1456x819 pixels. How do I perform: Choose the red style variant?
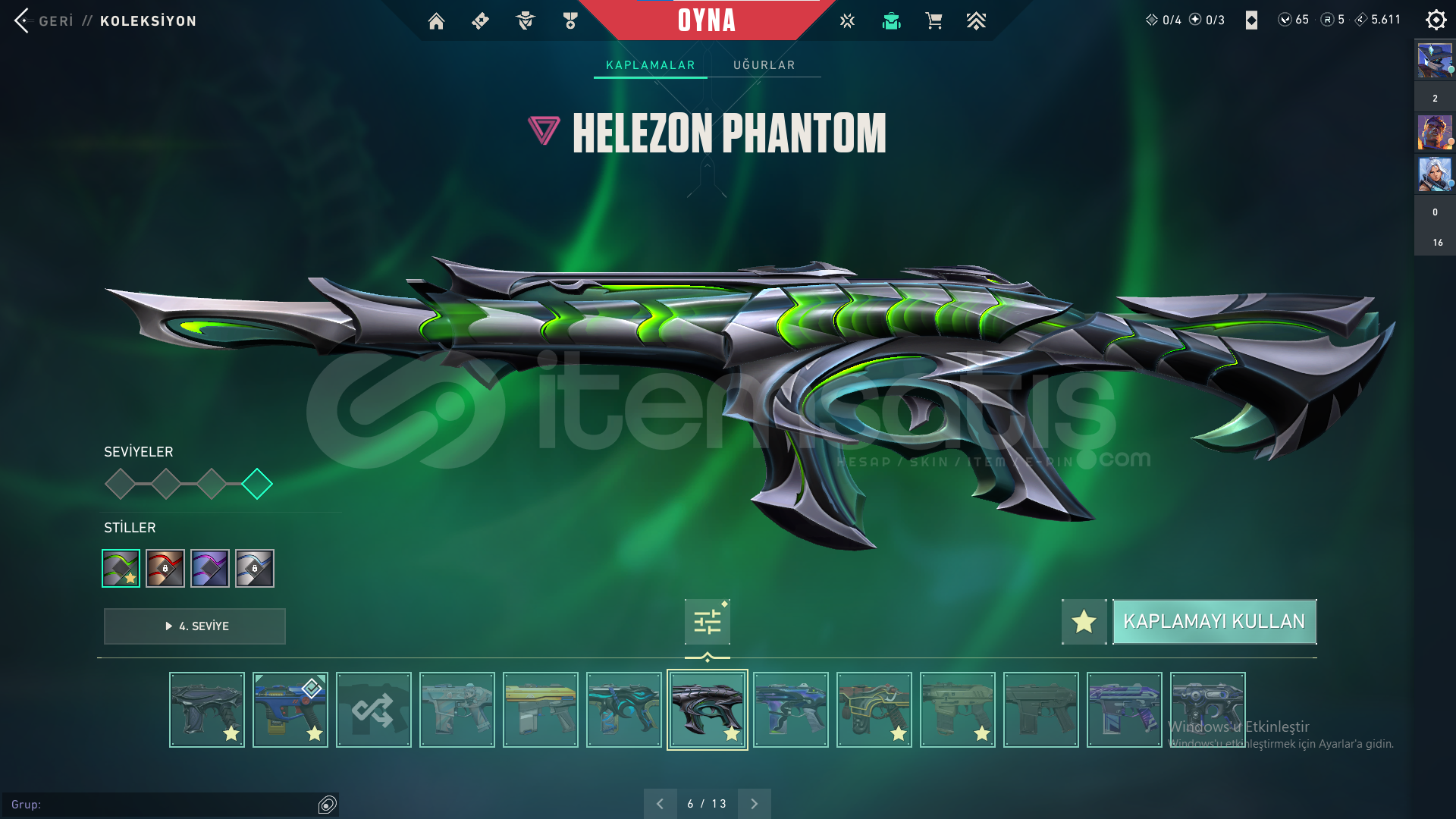[165, 568]
